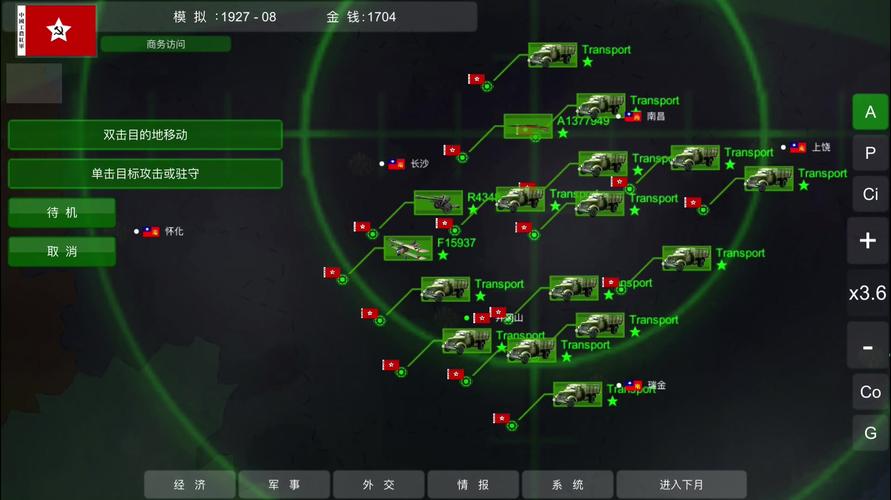Cancel with the 取消 button

point(62,251)
